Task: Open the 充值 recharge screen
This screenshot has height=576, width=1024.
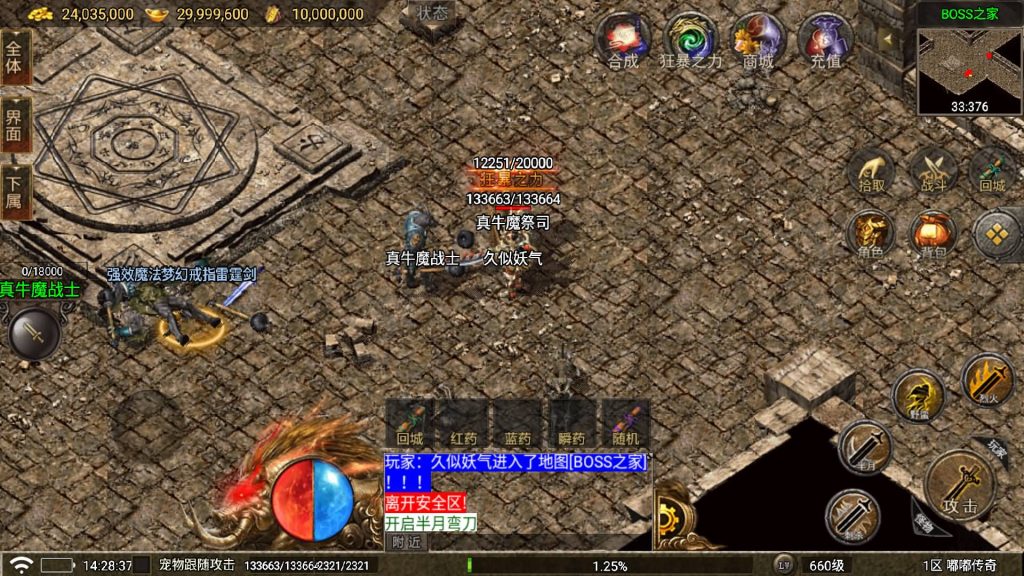Action: coord(826,40)
